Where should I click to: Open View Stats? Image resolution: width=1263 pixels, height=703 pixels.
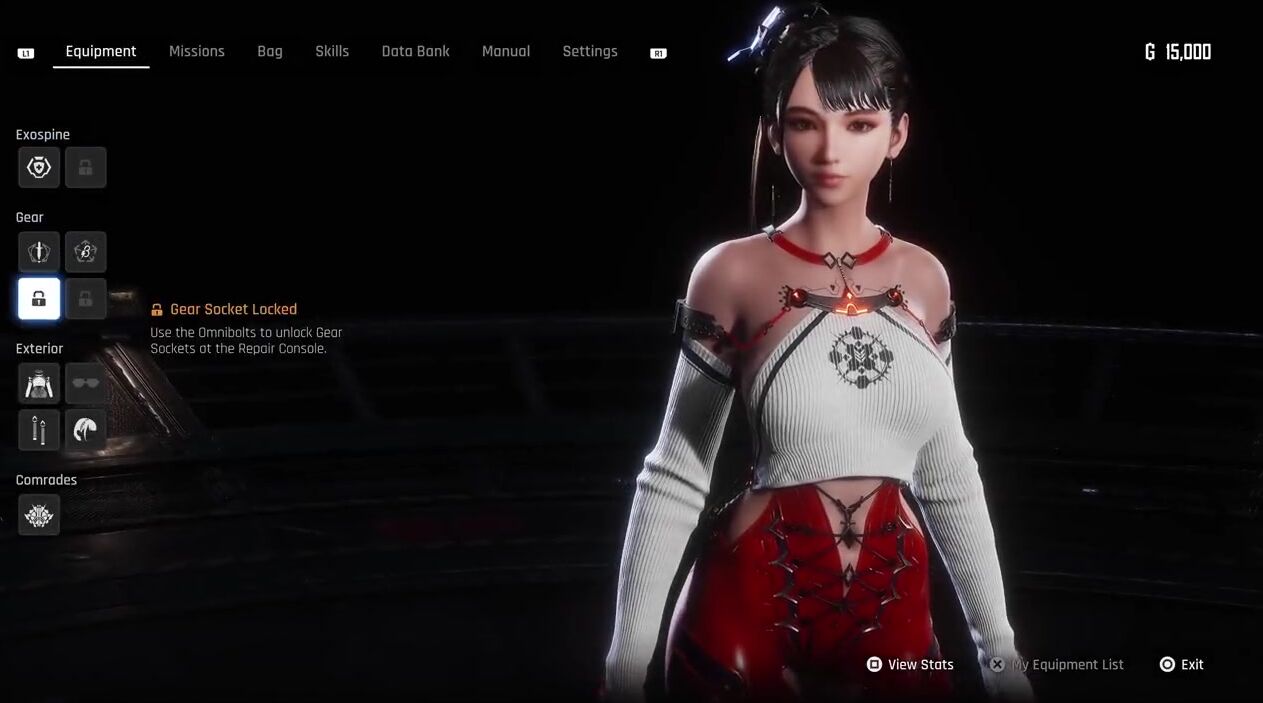pos(910,665)
